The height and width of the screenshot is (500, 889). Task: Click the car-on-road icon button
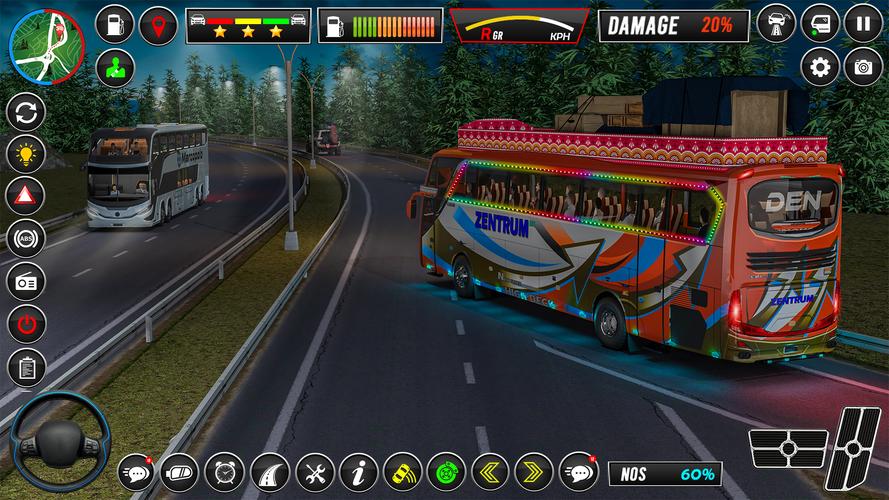[x=776, y=23]
